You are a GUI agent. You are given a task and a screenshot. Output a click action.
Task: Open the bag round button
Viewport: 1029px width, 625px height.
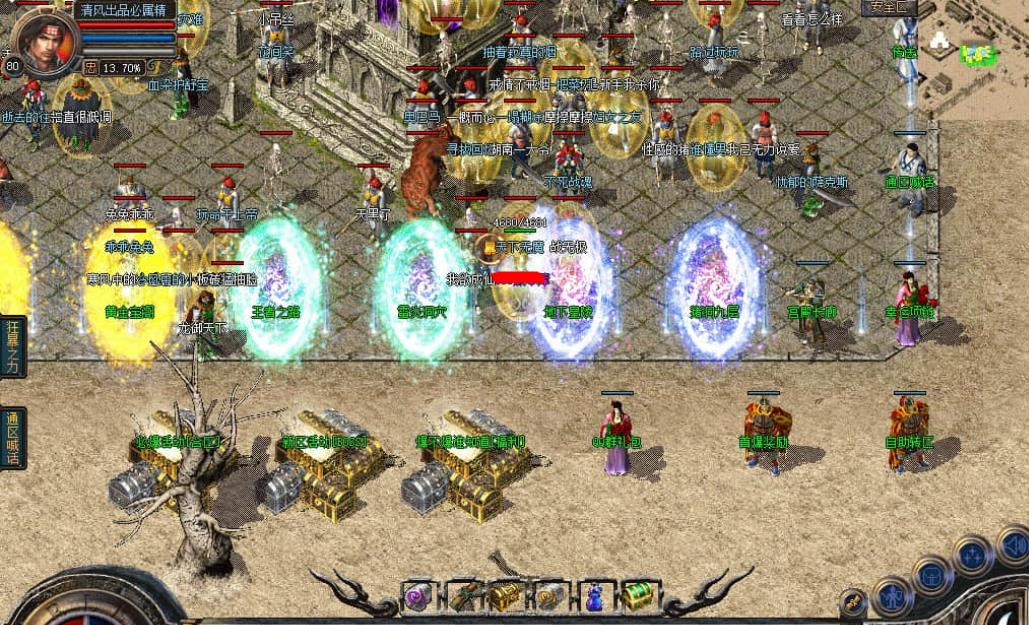[x=932, y=576]
